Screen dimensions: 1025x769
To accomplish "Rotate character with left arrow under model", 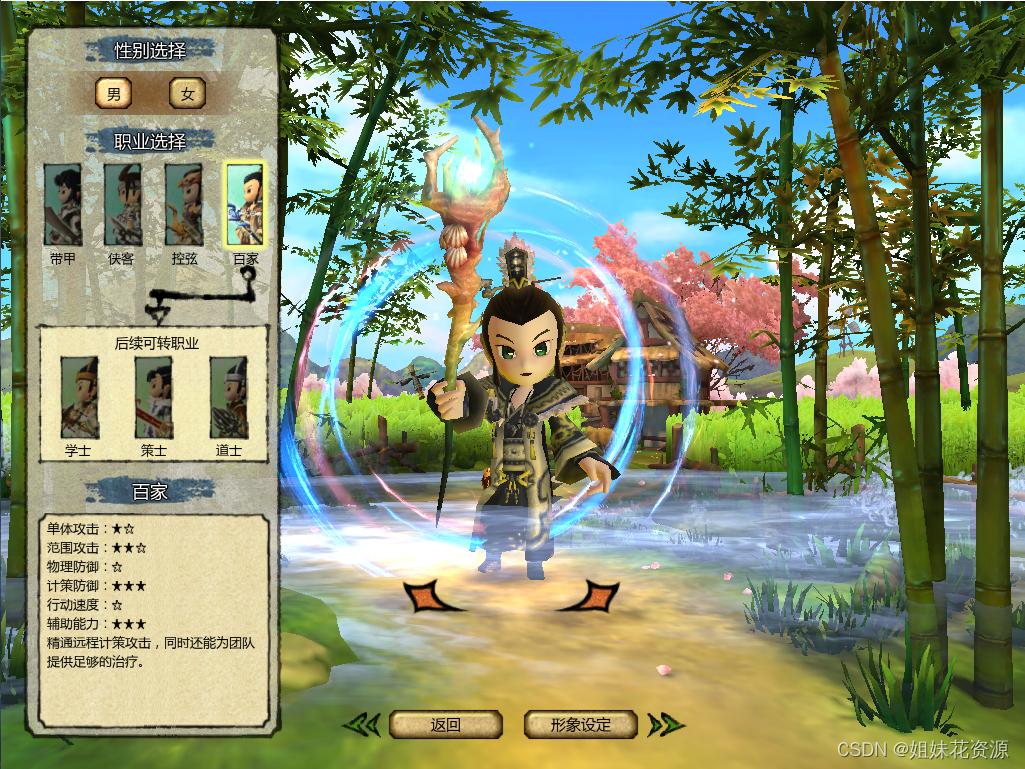I will tap(430, 596).
